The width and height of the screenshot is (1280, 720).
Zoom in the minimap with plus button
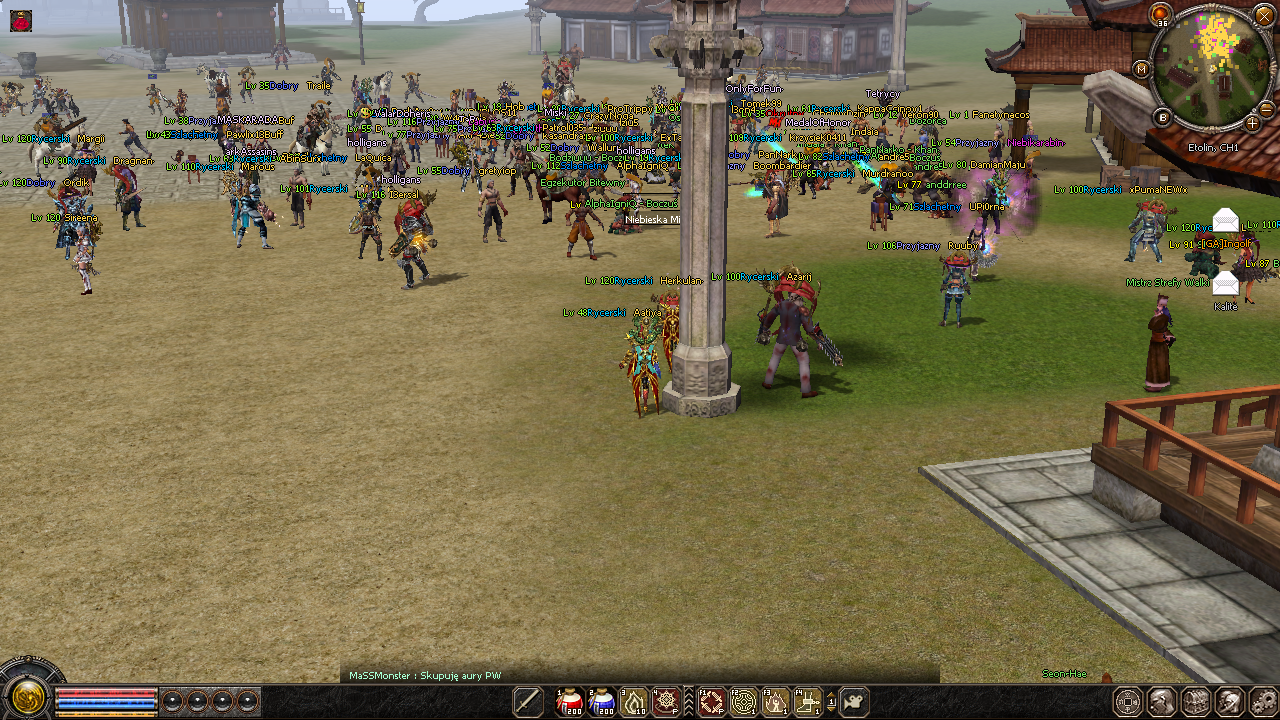1253,123
